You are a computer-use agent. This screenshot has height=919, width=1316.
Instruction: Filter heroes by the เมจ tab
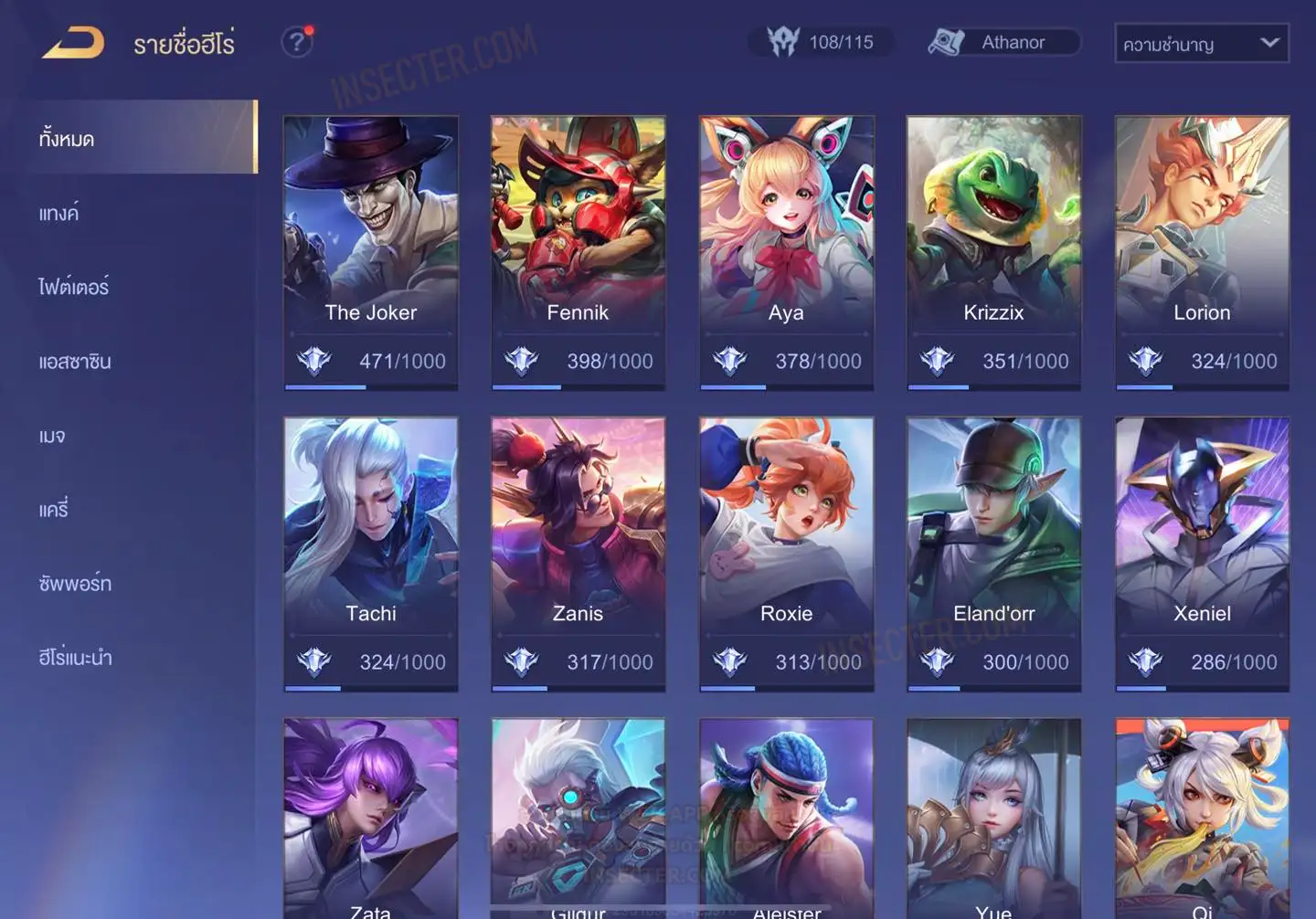[x=52, y=436]
